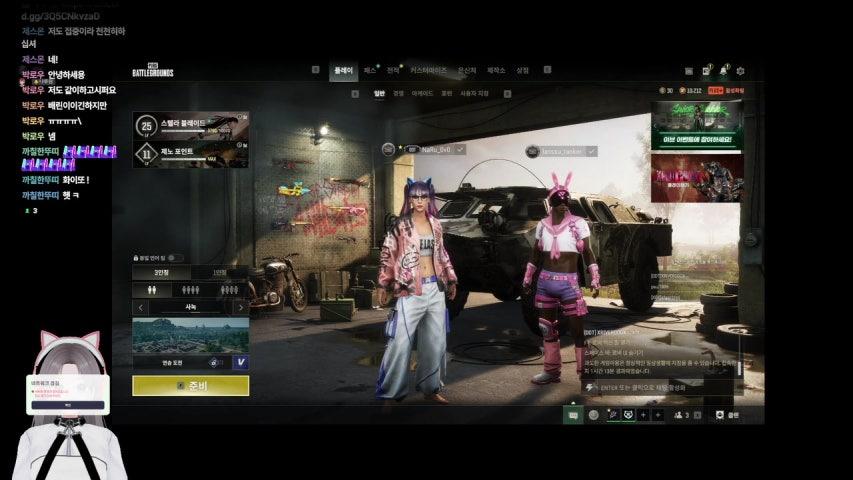Show the previous map with left arrow

[141, 308]
